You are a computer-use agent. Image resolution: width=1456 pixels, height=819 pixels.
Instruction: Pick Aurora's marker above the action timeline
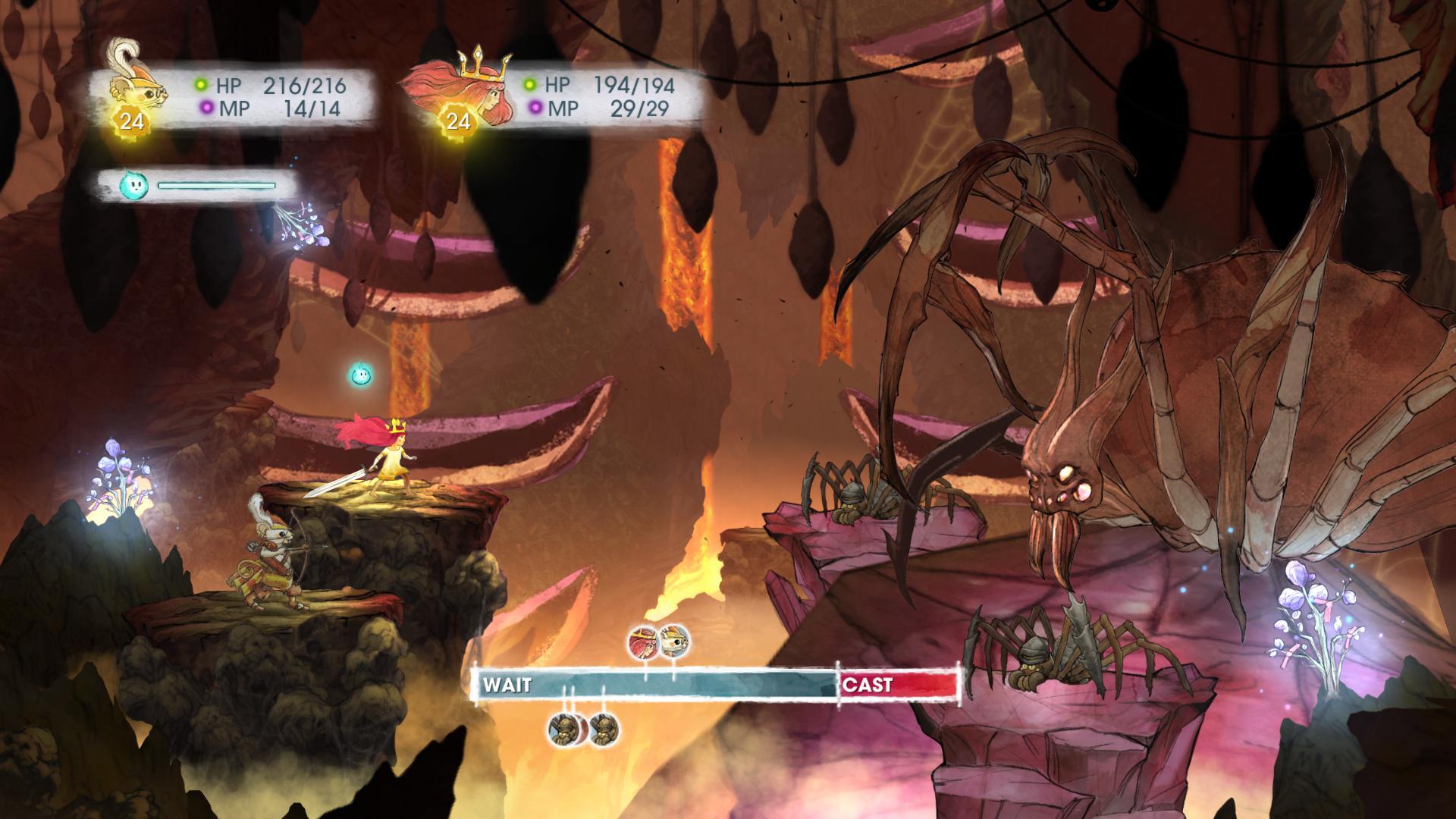coord(644,642)
